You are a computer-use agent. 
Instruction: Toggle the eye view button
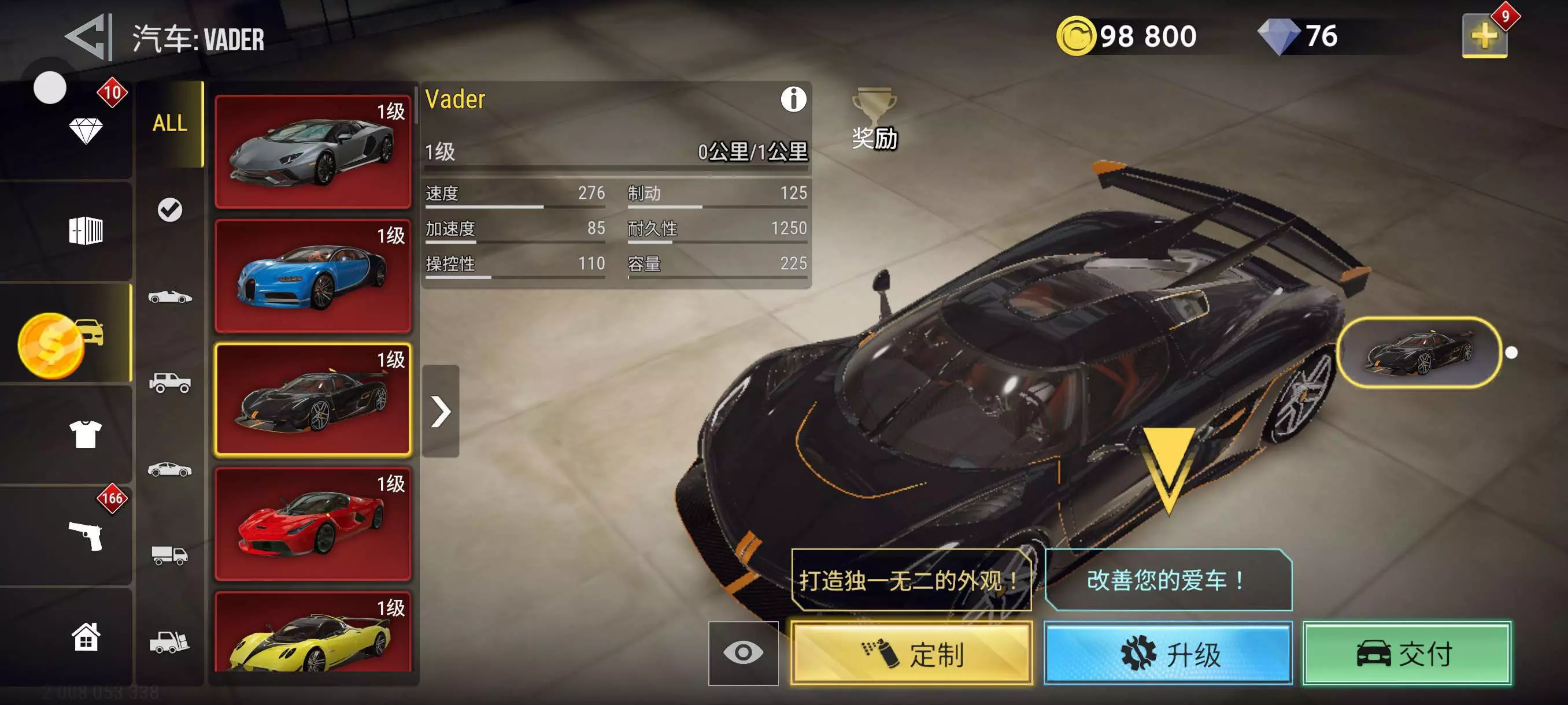742,652
